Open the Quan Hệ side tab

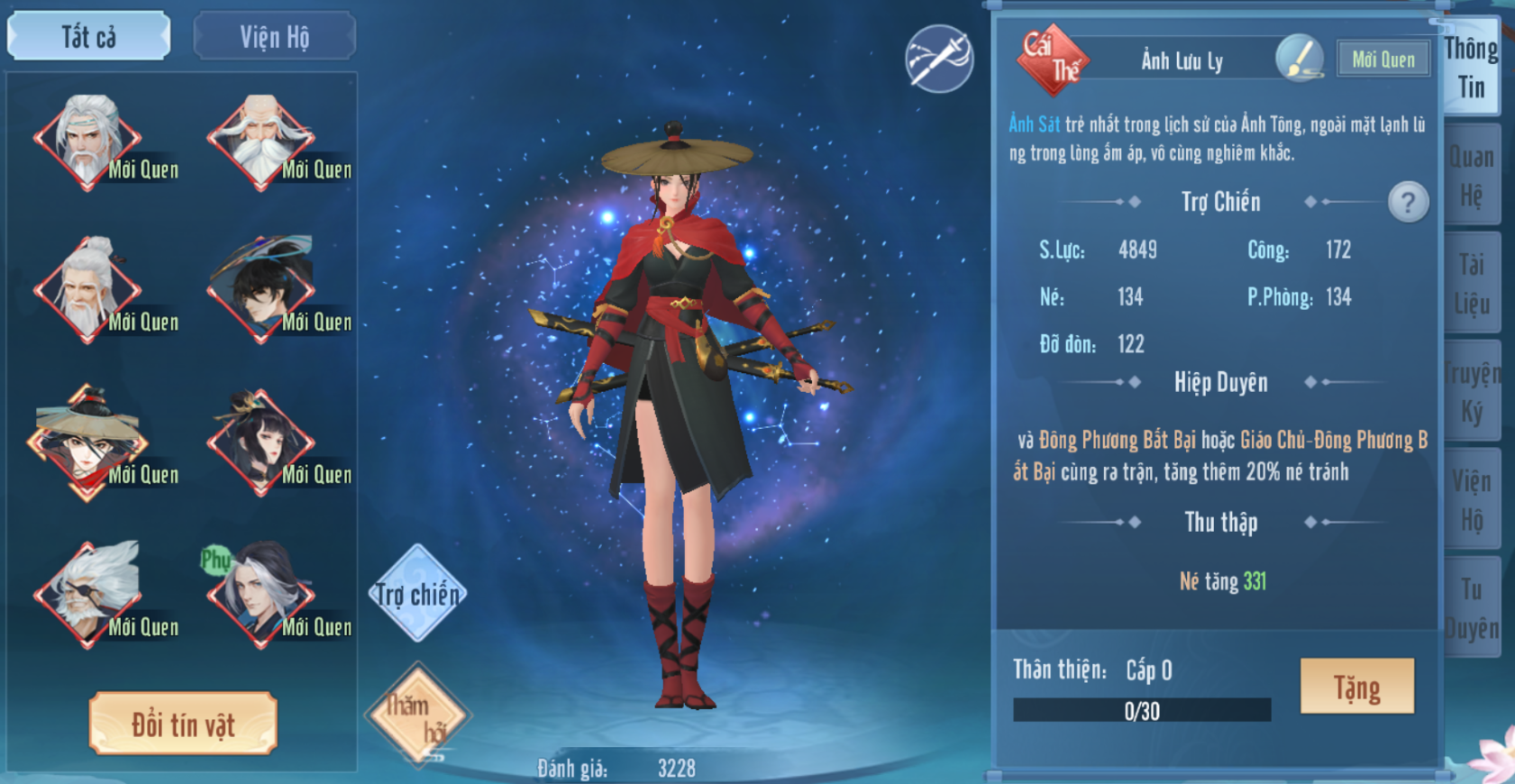point(1471,176)
